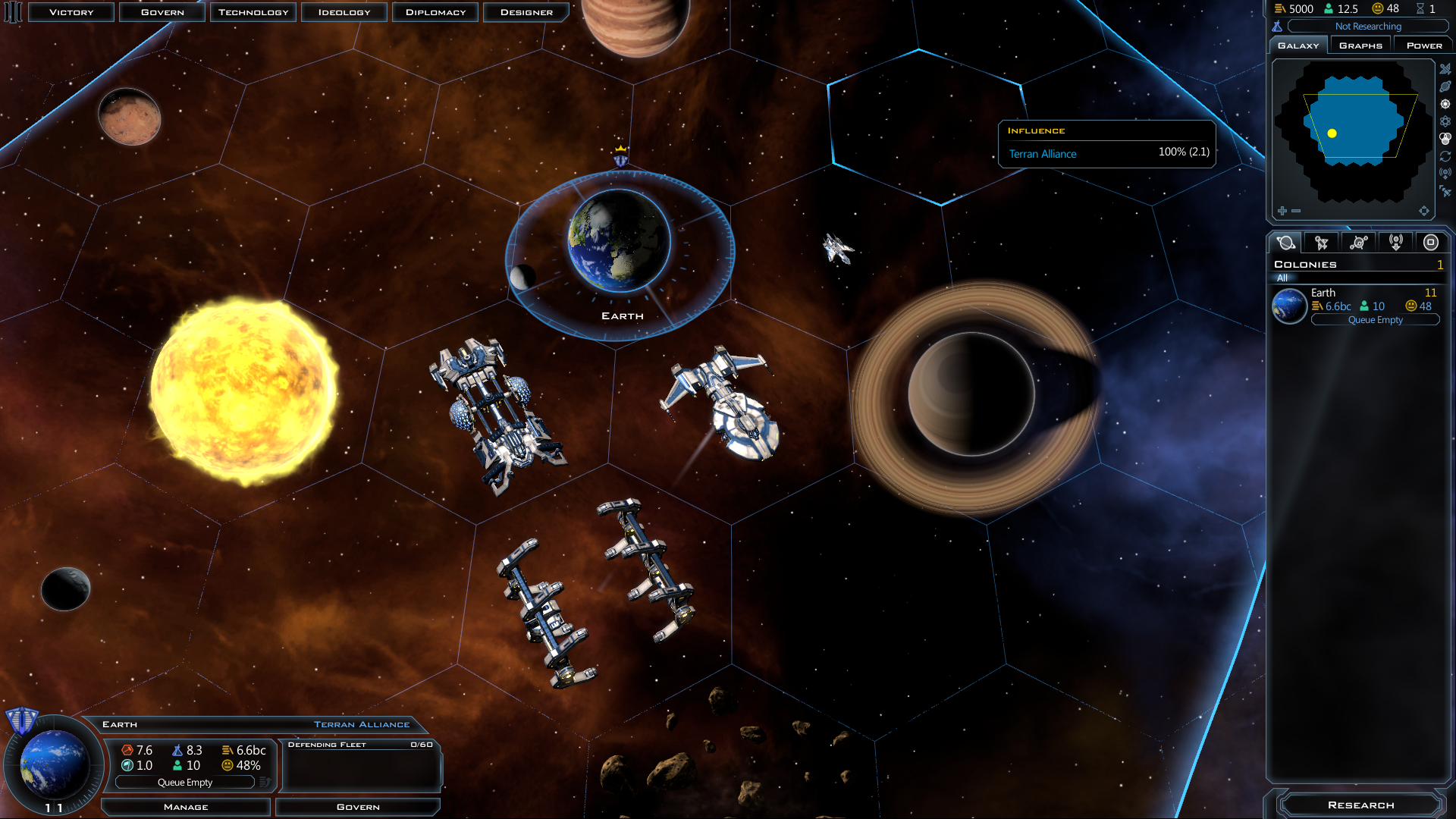Open Govern from the Earth panel
The width and height of the screenshot is (1456, 819).
358,807
